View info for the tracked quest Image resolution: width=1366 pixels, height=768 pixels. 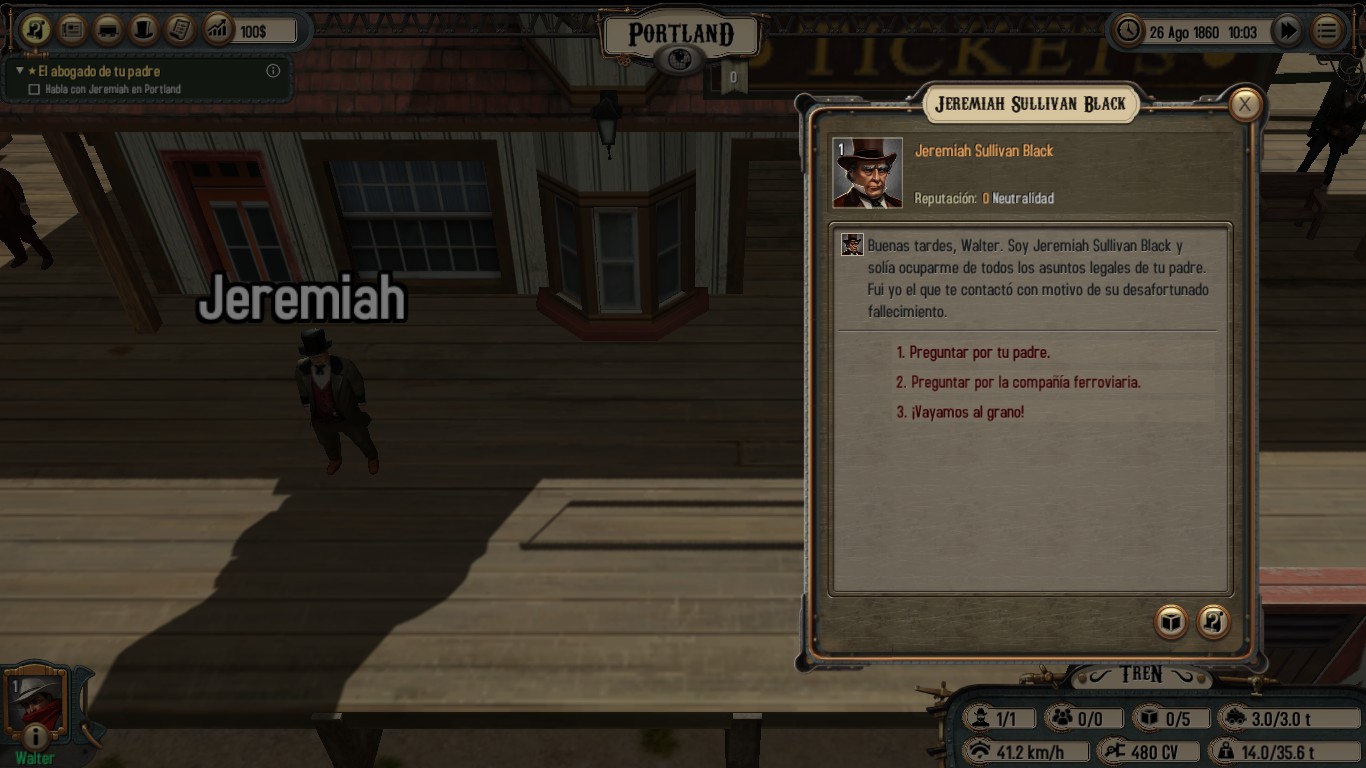coord(272,71)
